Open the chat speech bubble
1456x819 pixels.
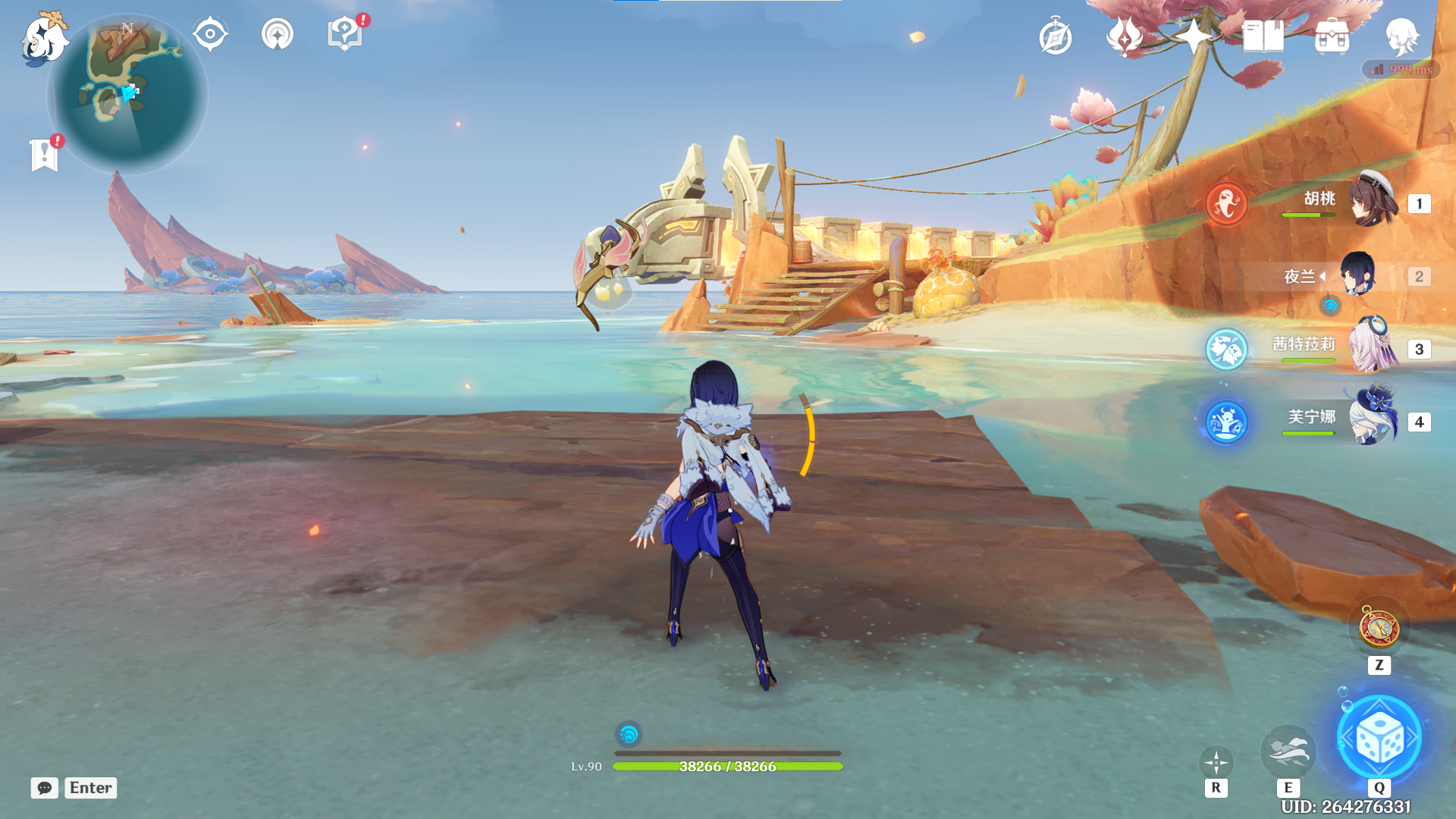(45, 788)
